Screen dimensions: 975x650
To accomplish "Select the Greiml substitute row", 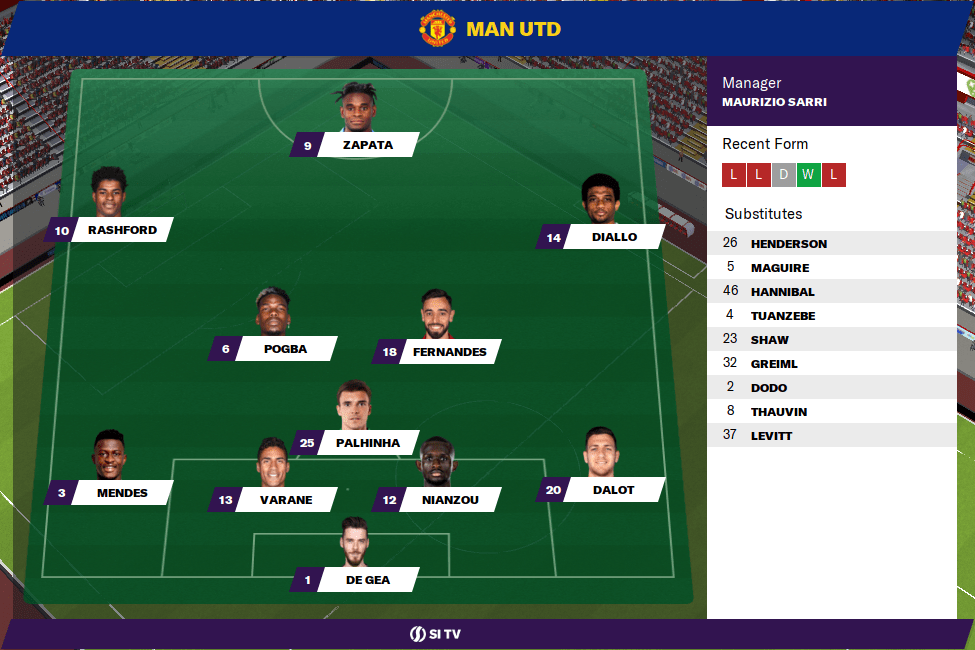I will (x=832, y=364).
